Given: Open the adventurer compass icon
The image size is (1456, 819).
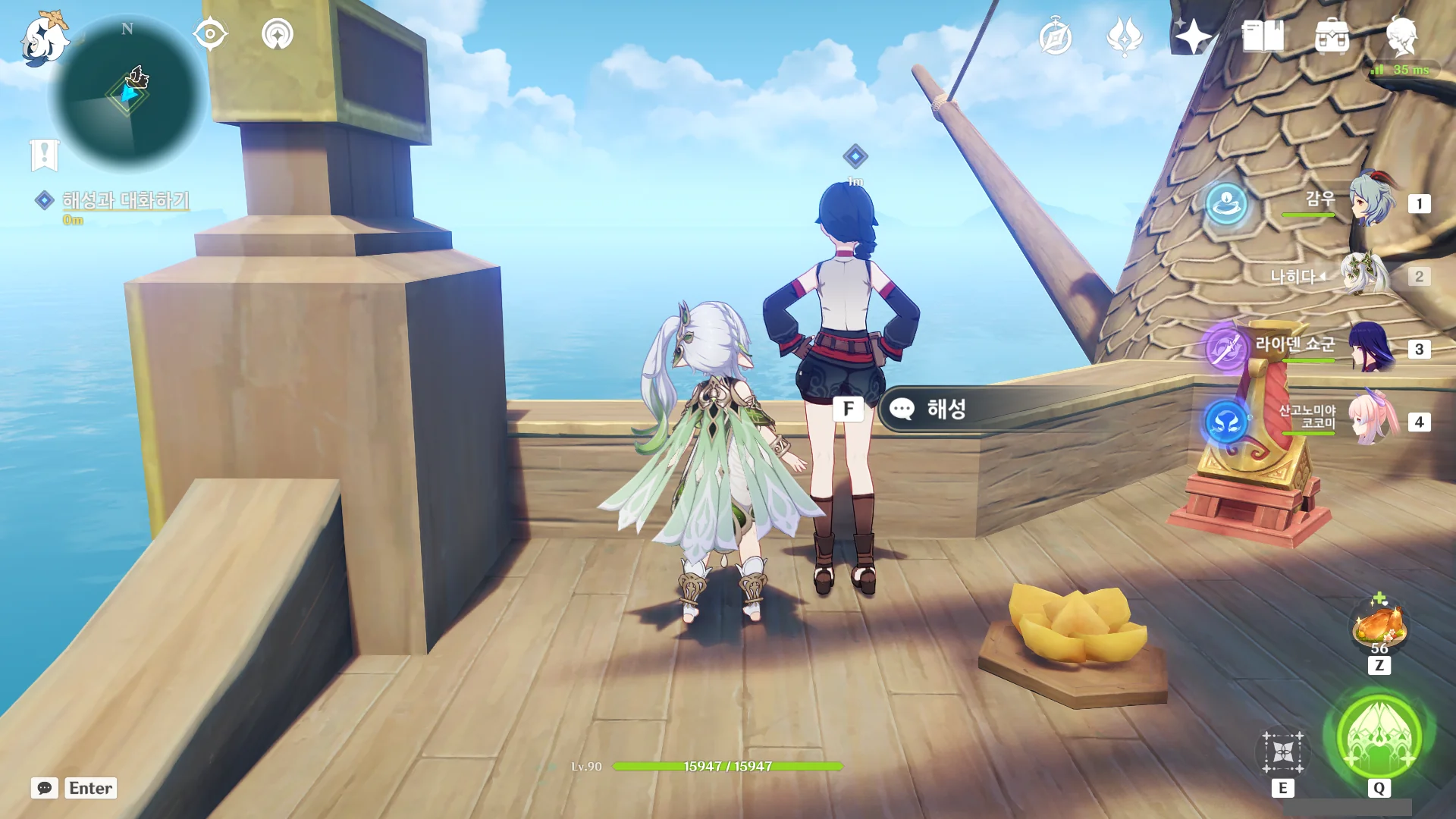Looking at the screenshot, I should (x=1055, y=36).
